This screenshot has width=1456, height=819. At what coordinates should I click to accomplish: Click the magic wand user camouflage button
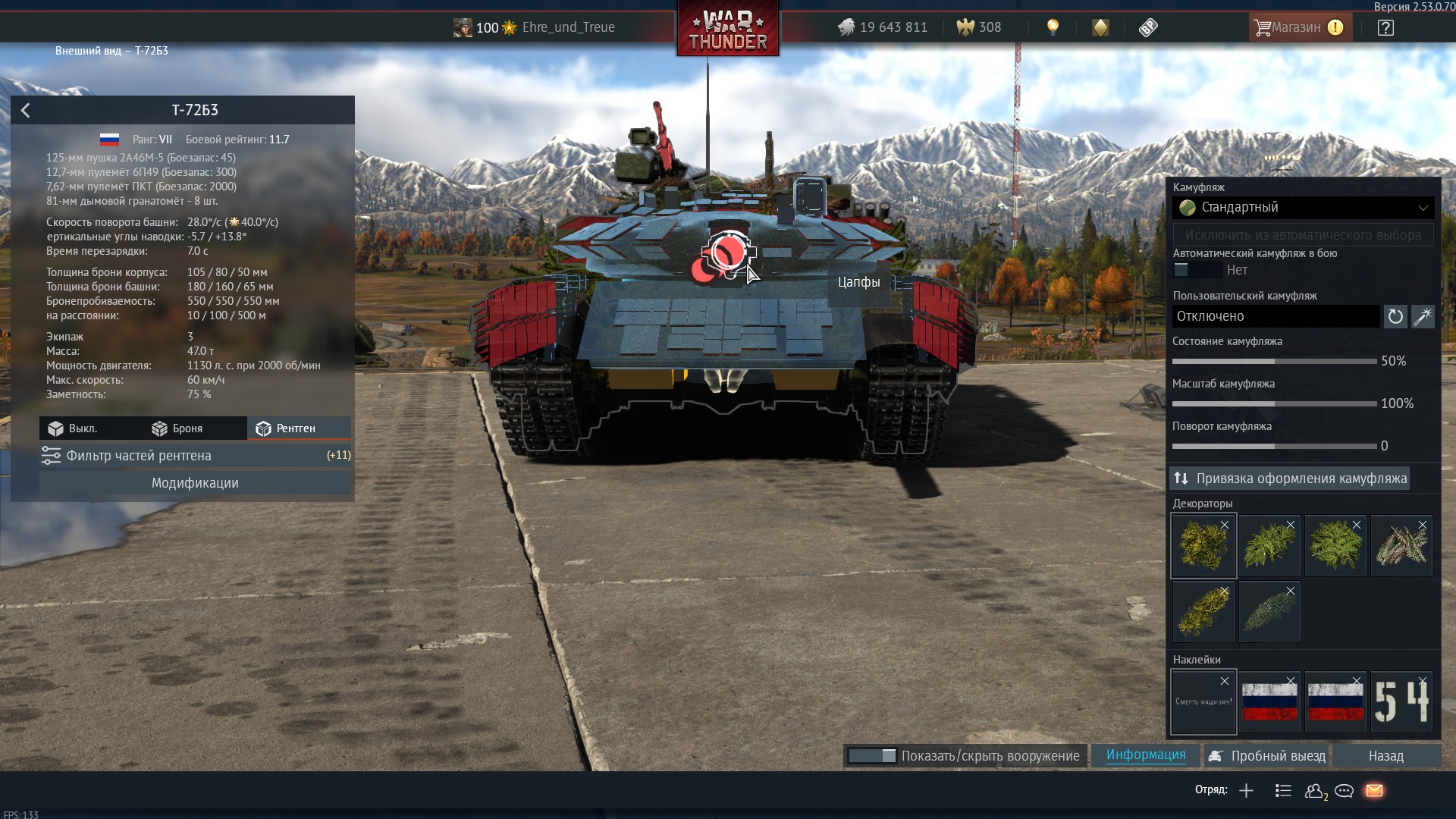point(1423,316)
